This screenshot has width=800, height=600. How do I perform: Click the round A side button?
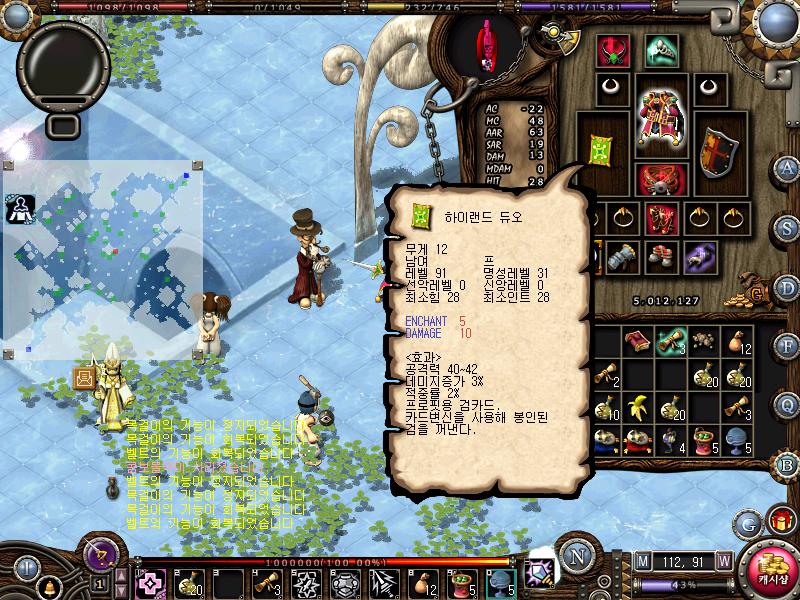click(x=789, y=167)
